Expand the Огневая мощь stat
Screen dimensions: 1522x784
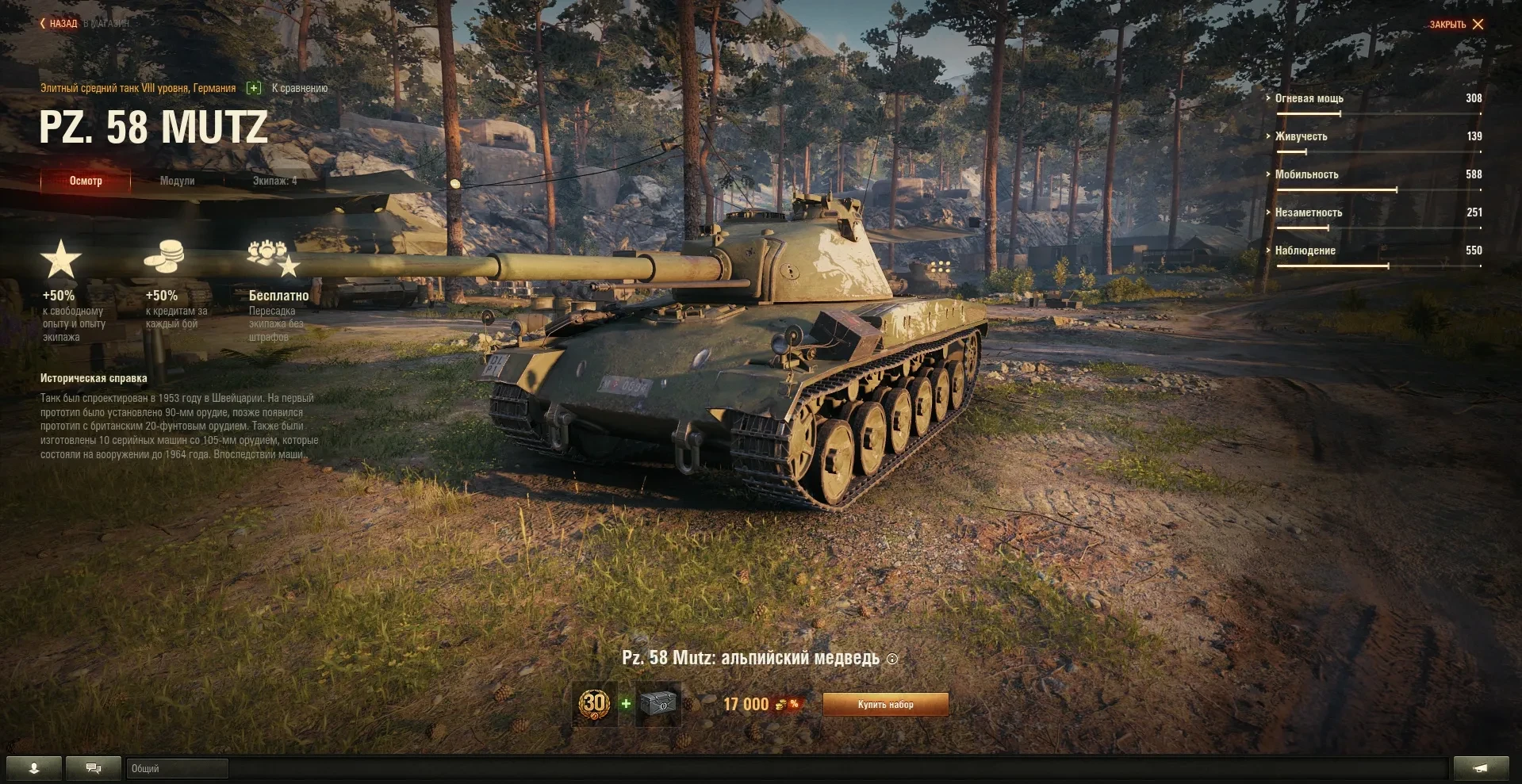pos(1309,98)
